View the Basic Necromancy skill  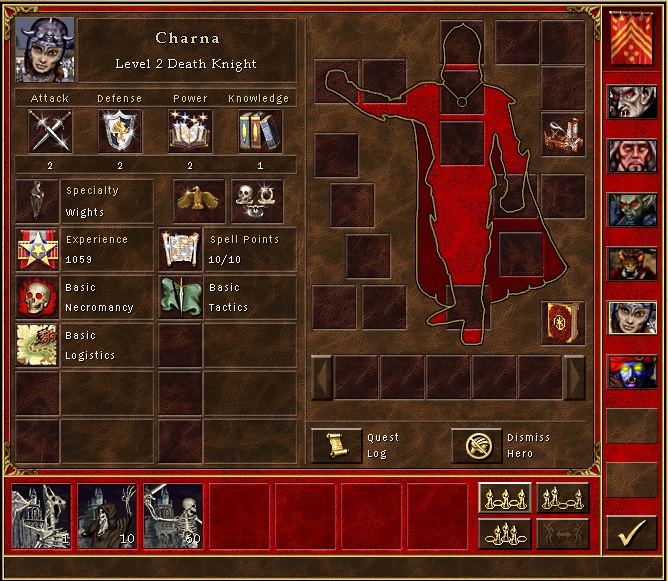[38, 299]
